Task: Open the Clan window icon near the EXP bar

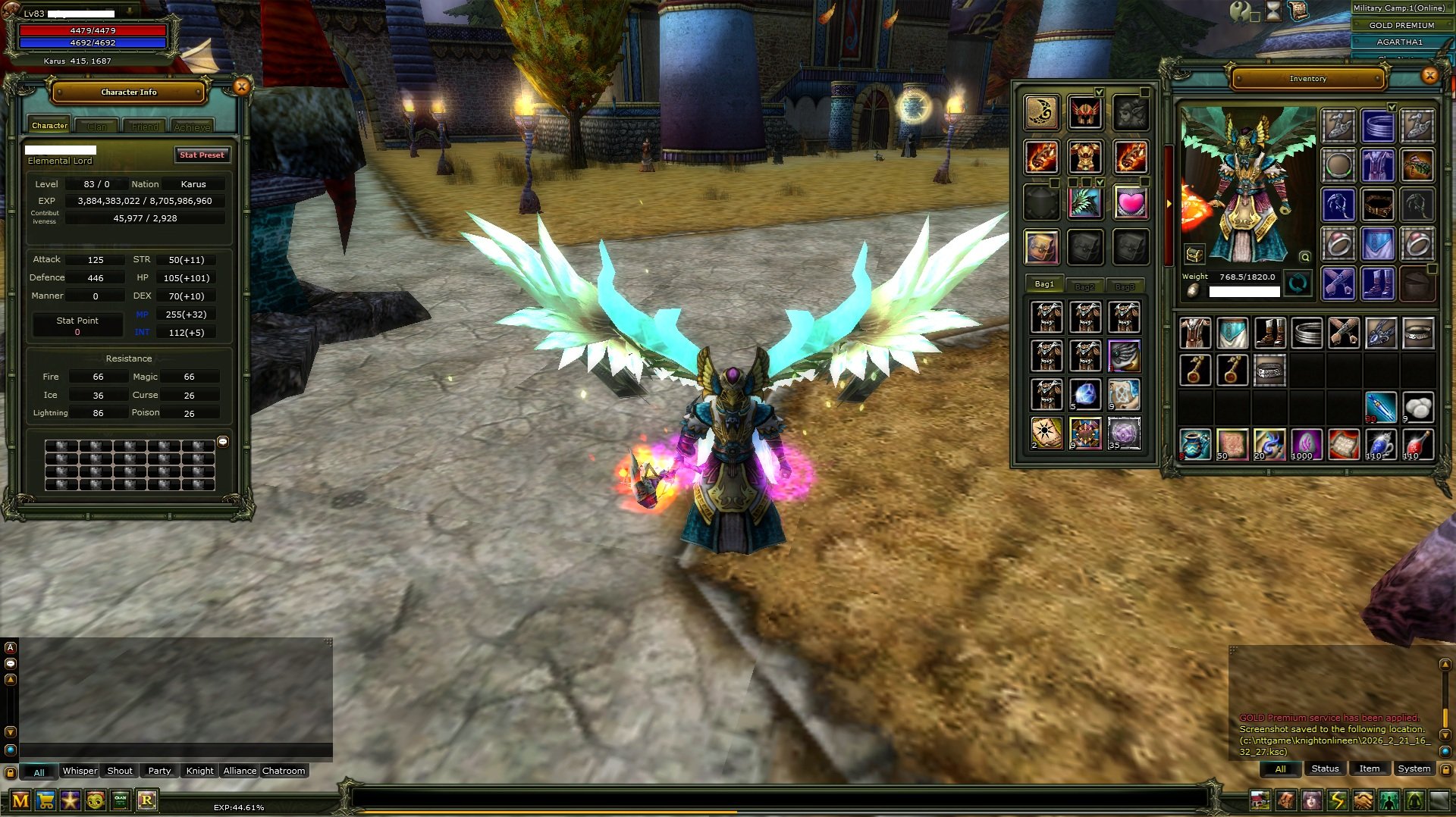Action: coord(120,800)
